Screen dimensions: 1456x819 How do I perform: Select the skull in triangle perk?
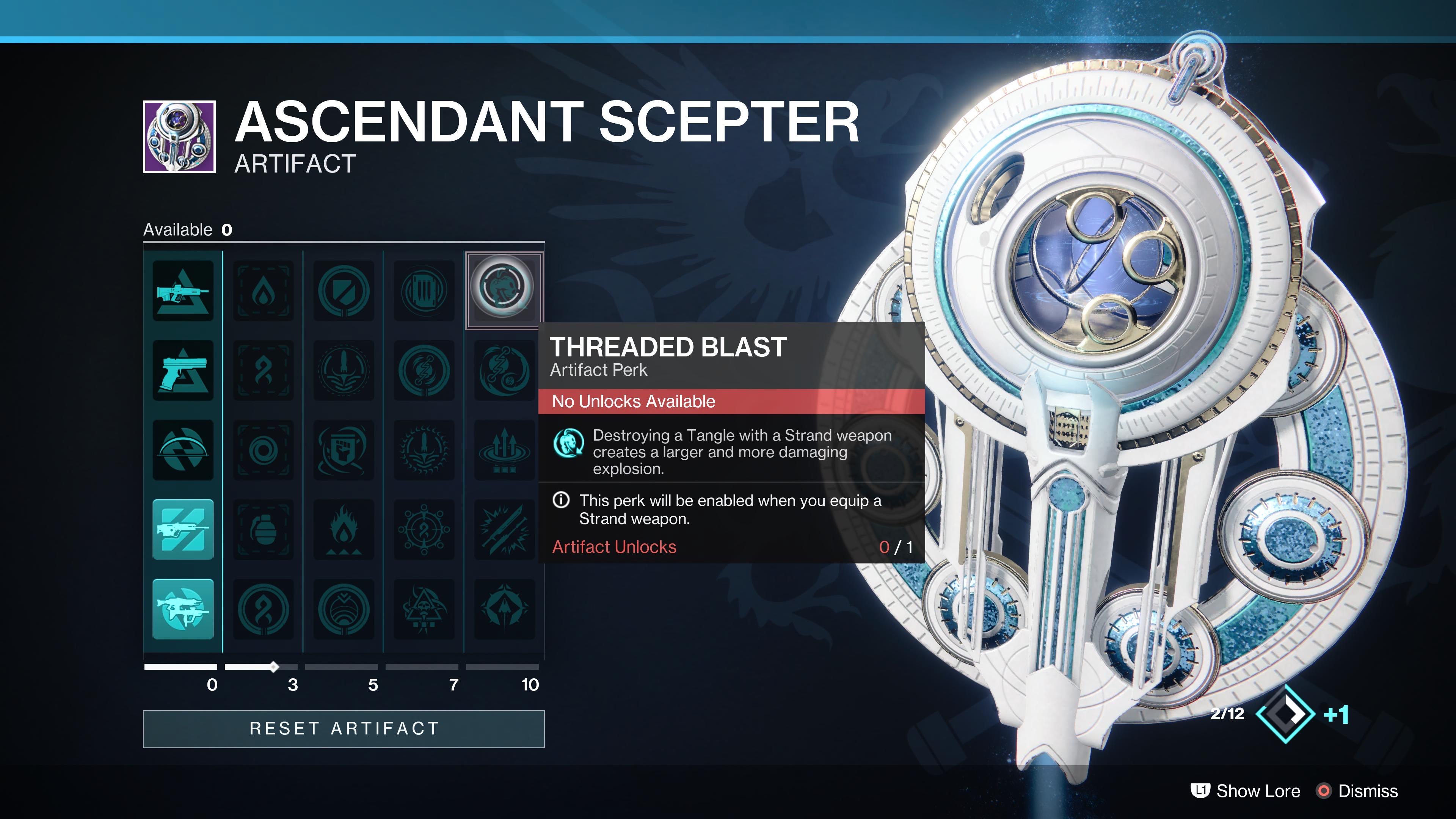[424, 609]
